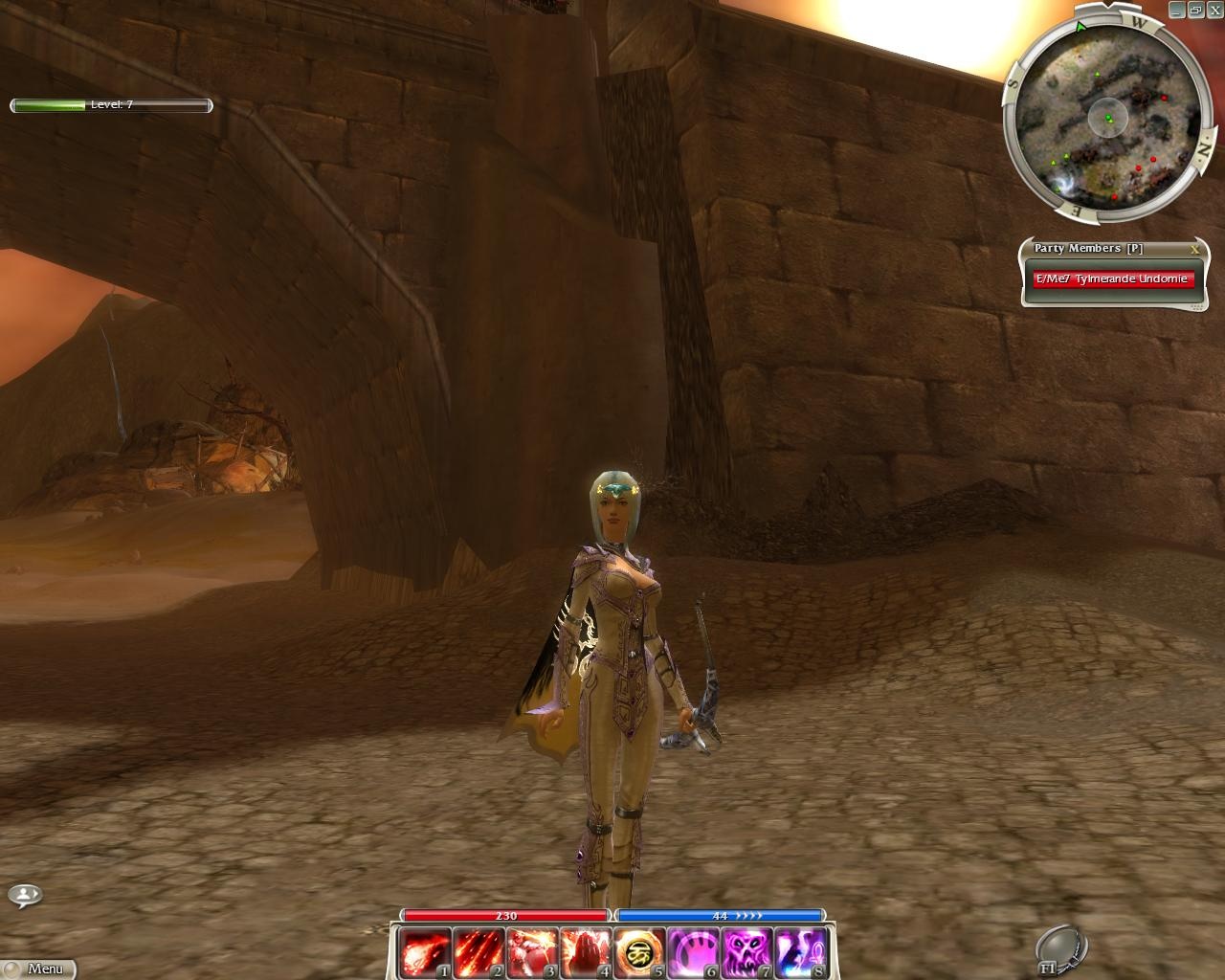Cast the fire streaks skill in slot 2
This screenshot has width=1225, height=980.
477,952
